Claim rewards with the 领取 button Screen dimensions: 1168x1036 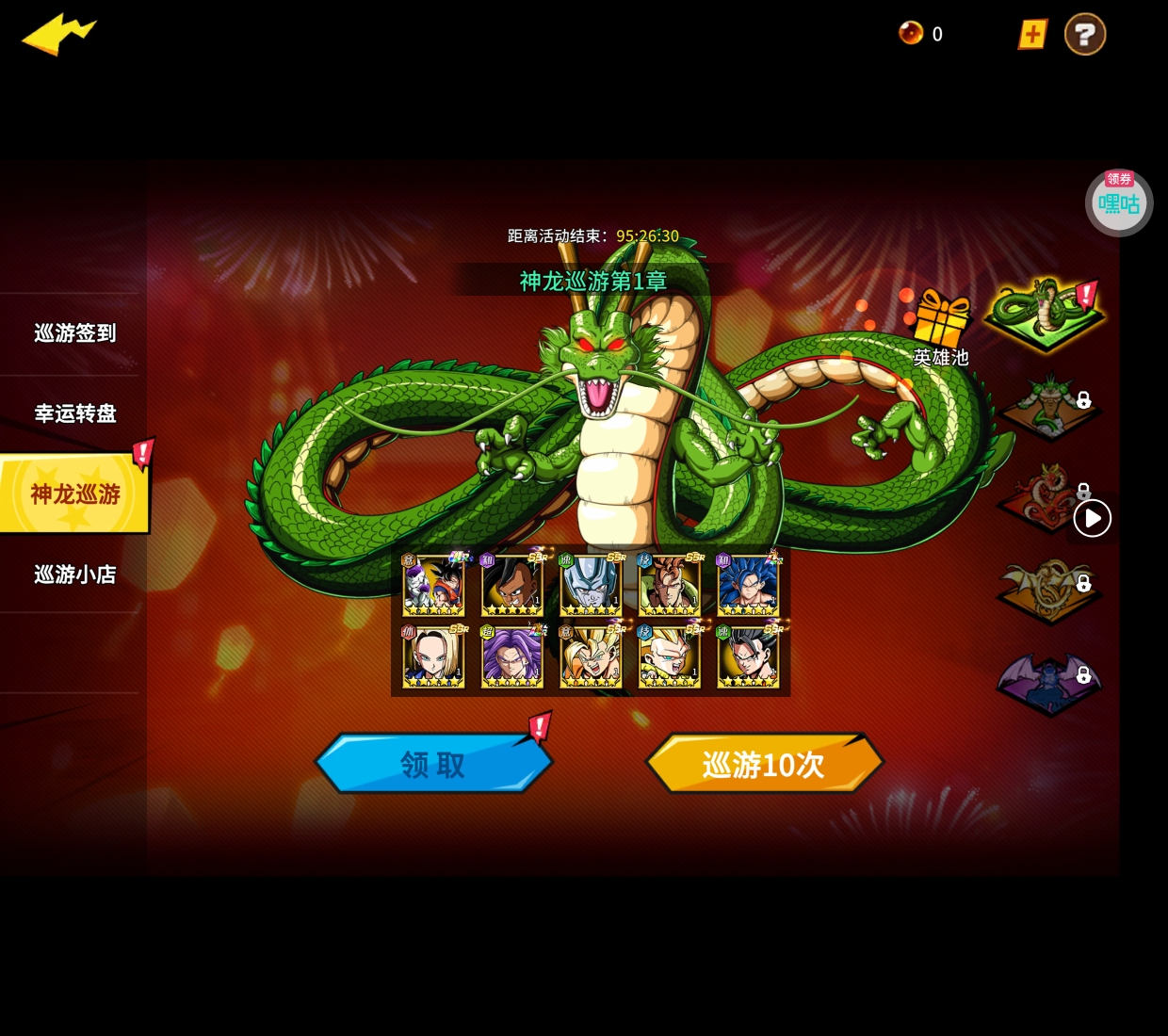[433, 764]
